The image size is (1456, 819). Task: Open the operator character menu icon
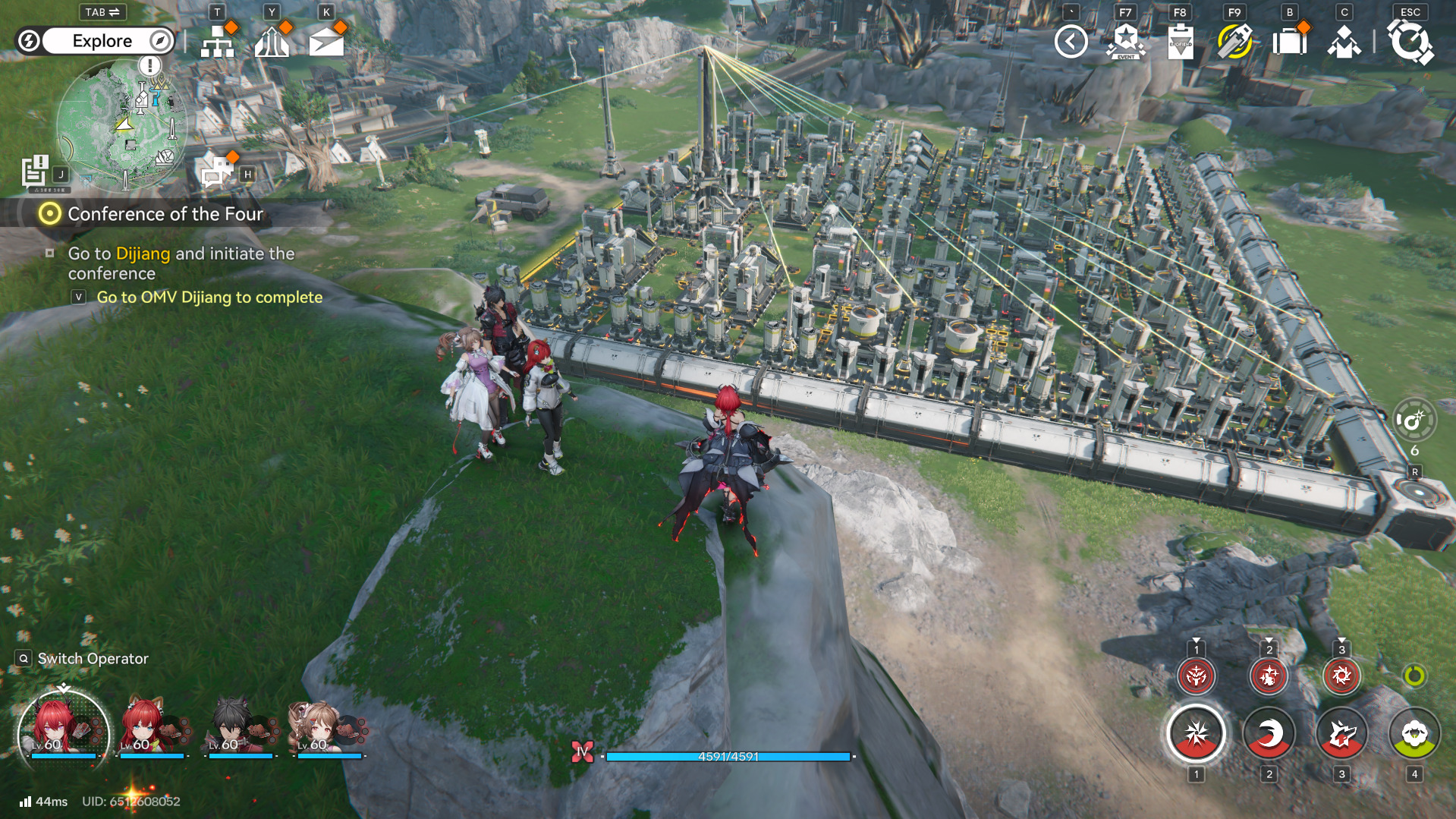point(1344,42)
